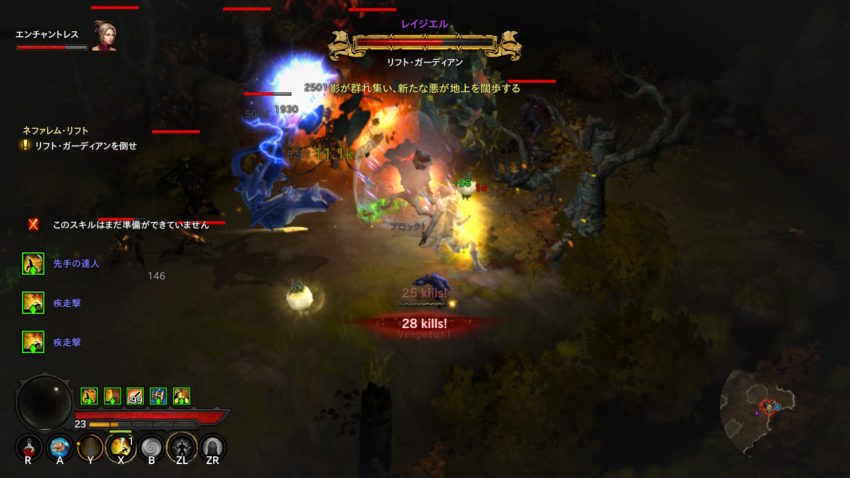Image resolution: width=850 pixels, height=478 pixels.
Task: Click the 先手の達人 buff notification icon
Action: click(x=32, y=263)
